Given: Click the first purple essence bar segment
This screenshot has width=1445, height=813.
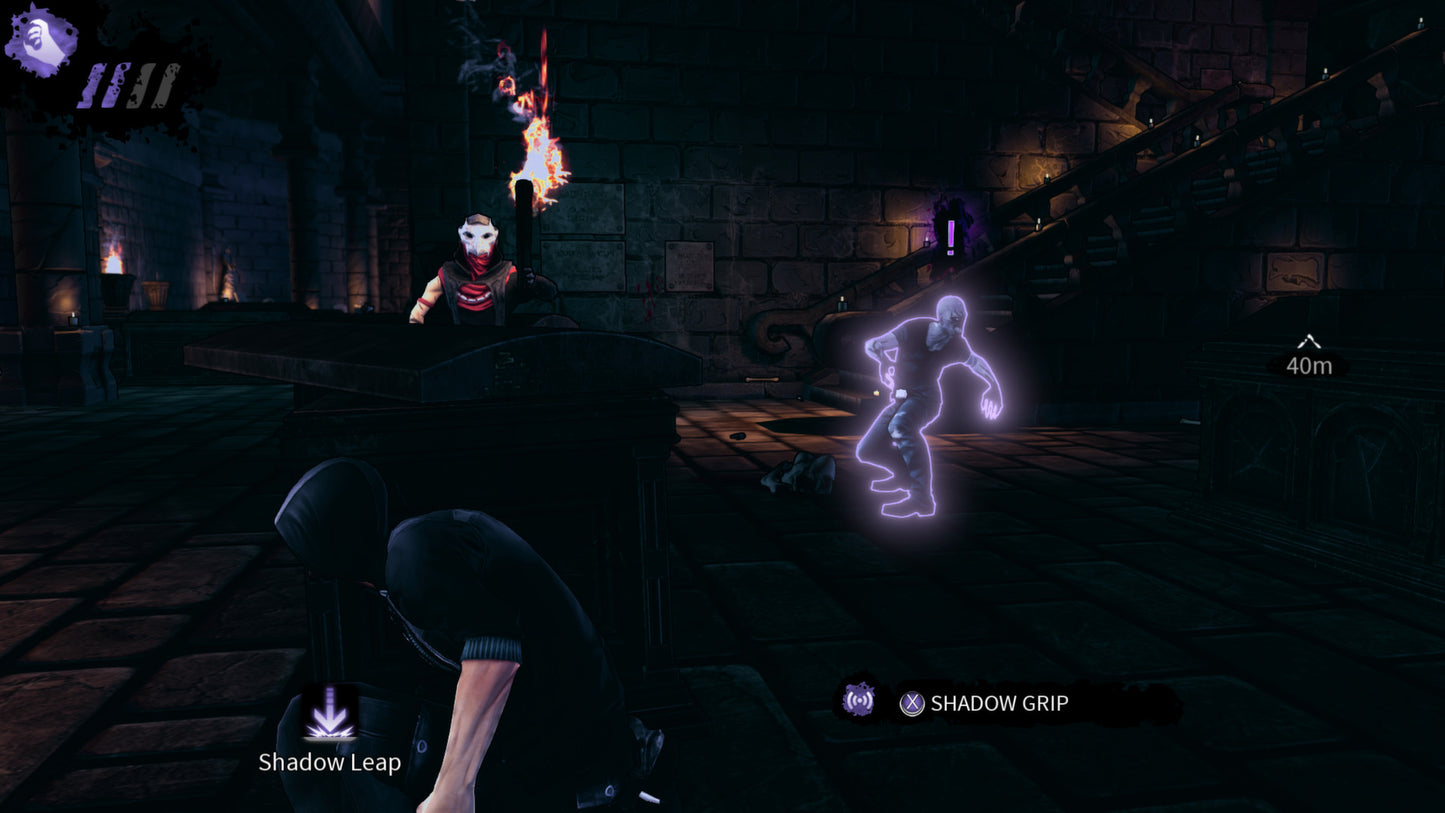Looking at the screenshot, I should 94,86.
